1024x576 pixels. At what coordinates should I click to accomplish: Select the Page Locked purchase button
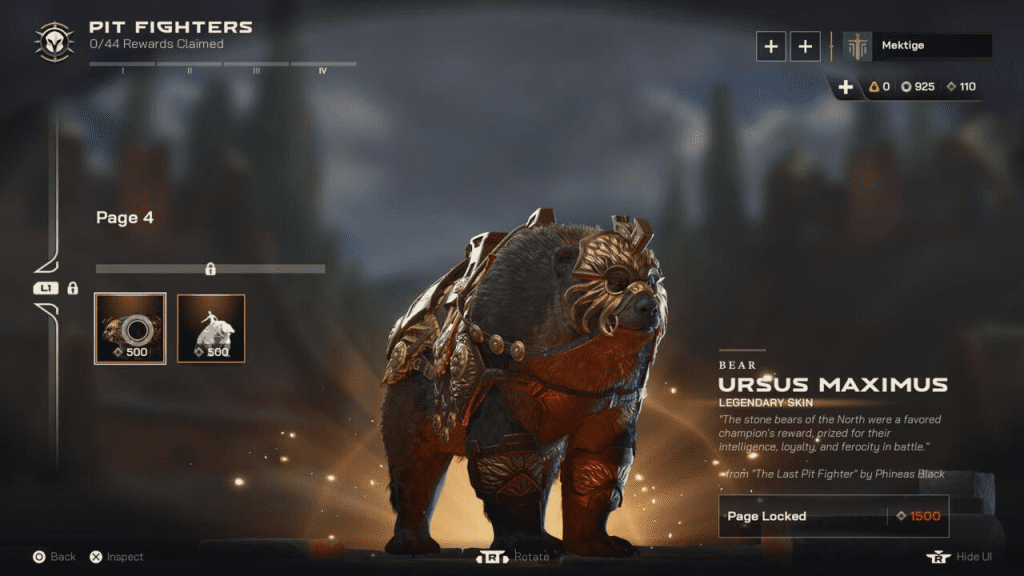[833, 516]
